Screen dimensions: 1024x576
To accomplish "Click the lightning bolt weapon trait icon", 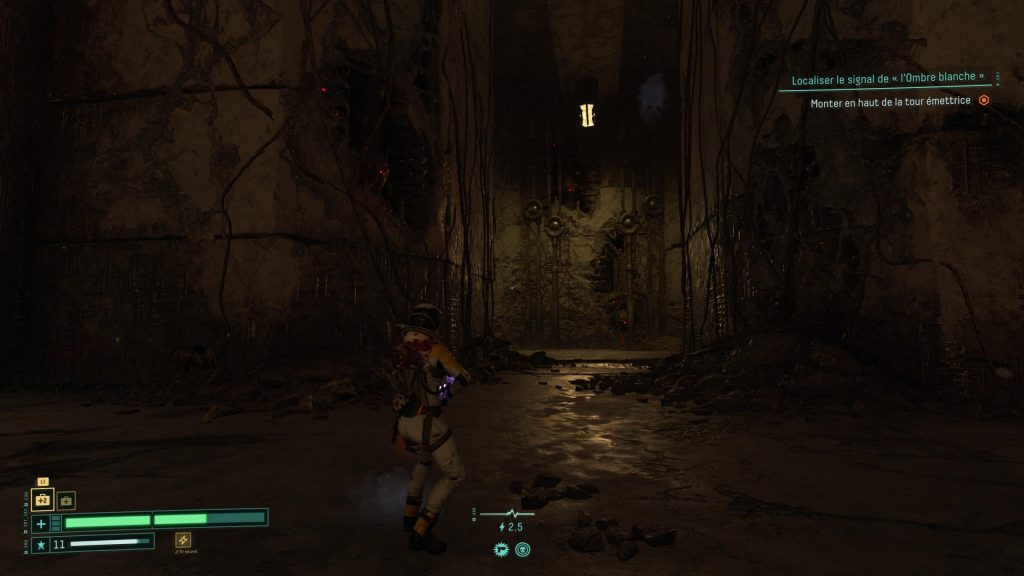I will pos(183,539).
